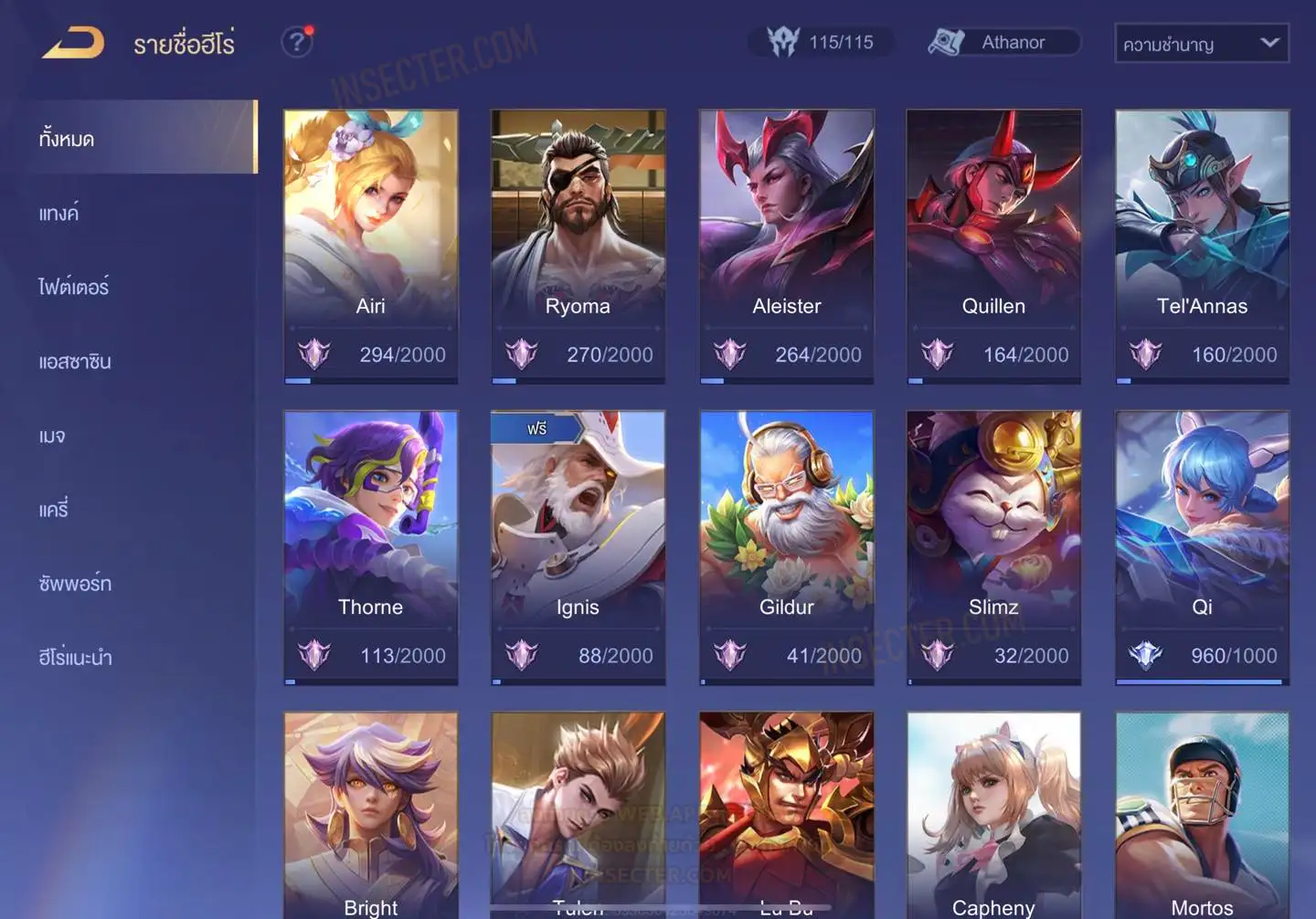Viewport: 1316px width, 919px height.
Task: Switch to the เมจ (Mage) tab
Action: coord(52,436)
